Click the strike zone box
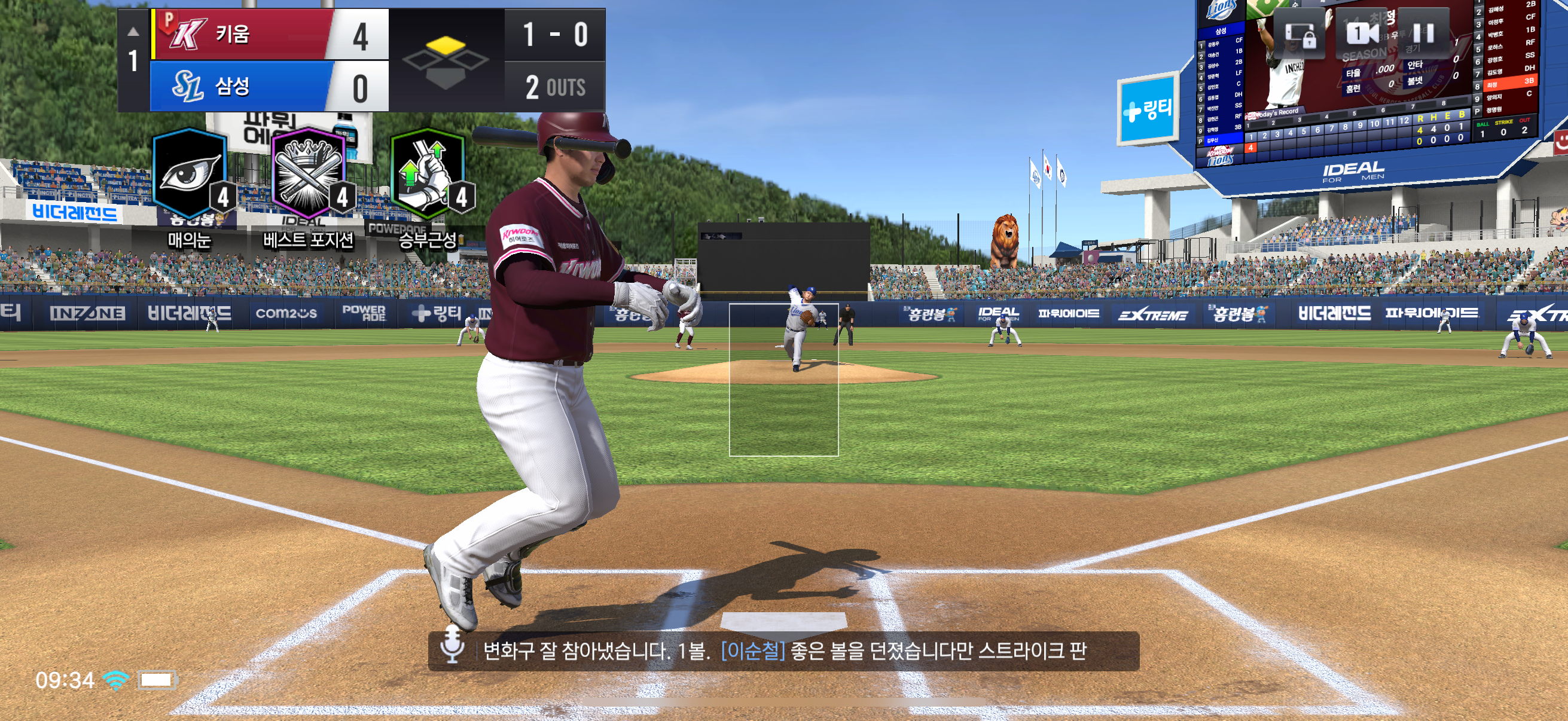 coord(783,379)
